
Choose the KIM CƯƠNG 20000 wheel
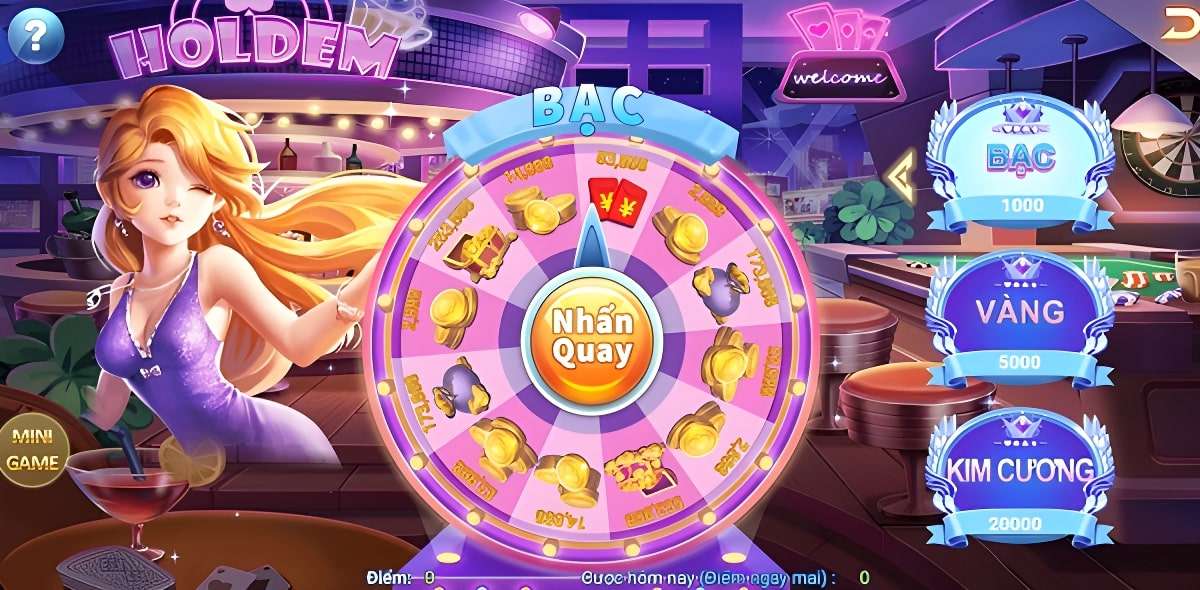tap(1020, 477)
